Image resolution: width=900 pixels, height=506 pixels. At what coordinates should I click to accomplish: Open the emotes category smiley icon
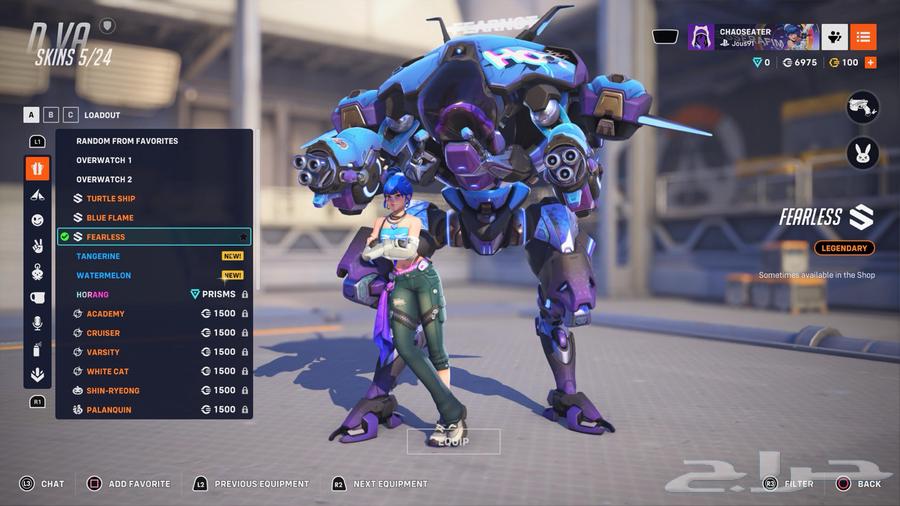coord(37,220)
